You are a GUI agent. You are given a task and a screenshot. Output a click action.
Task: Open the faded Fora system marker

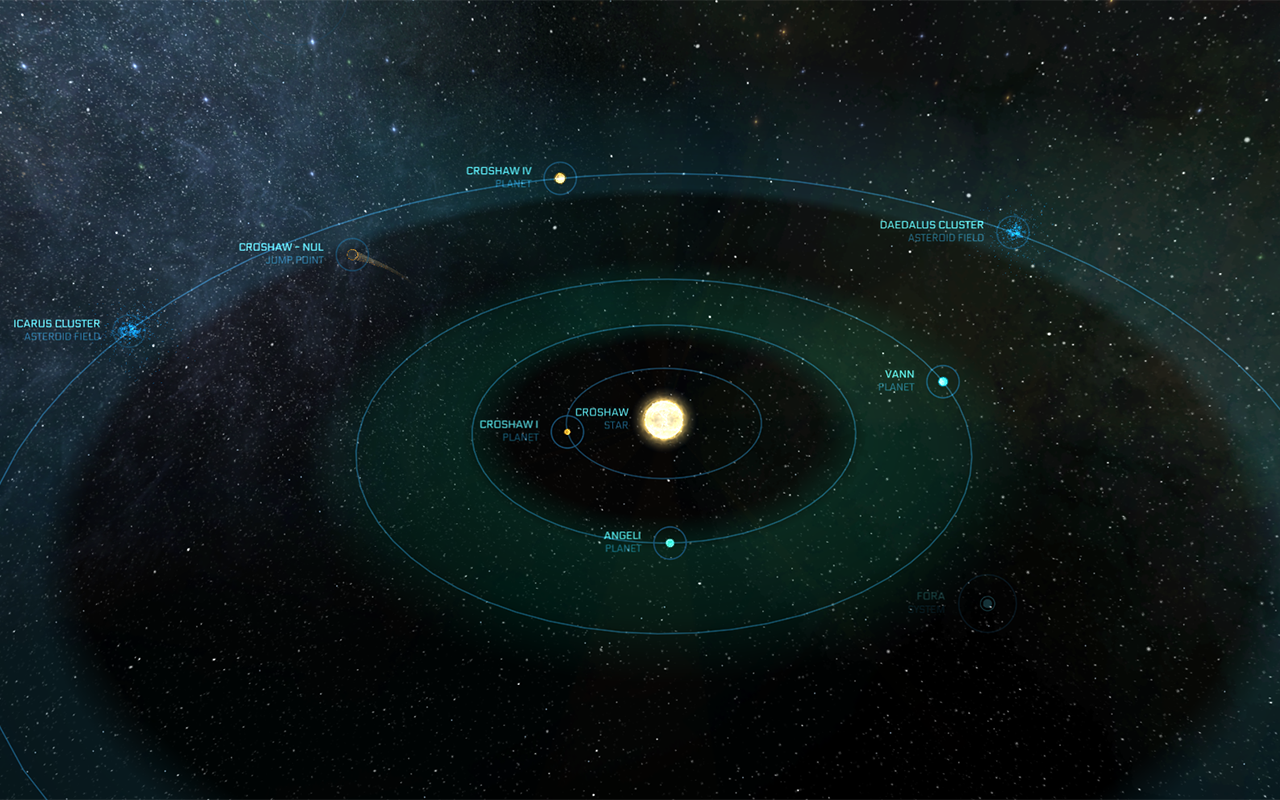[x=987, y=603]
